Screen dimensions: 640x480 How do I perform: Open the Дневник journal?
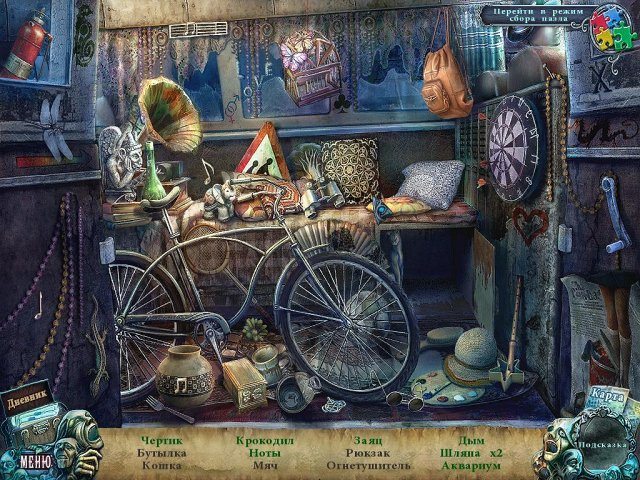click(x=25, y=395)
